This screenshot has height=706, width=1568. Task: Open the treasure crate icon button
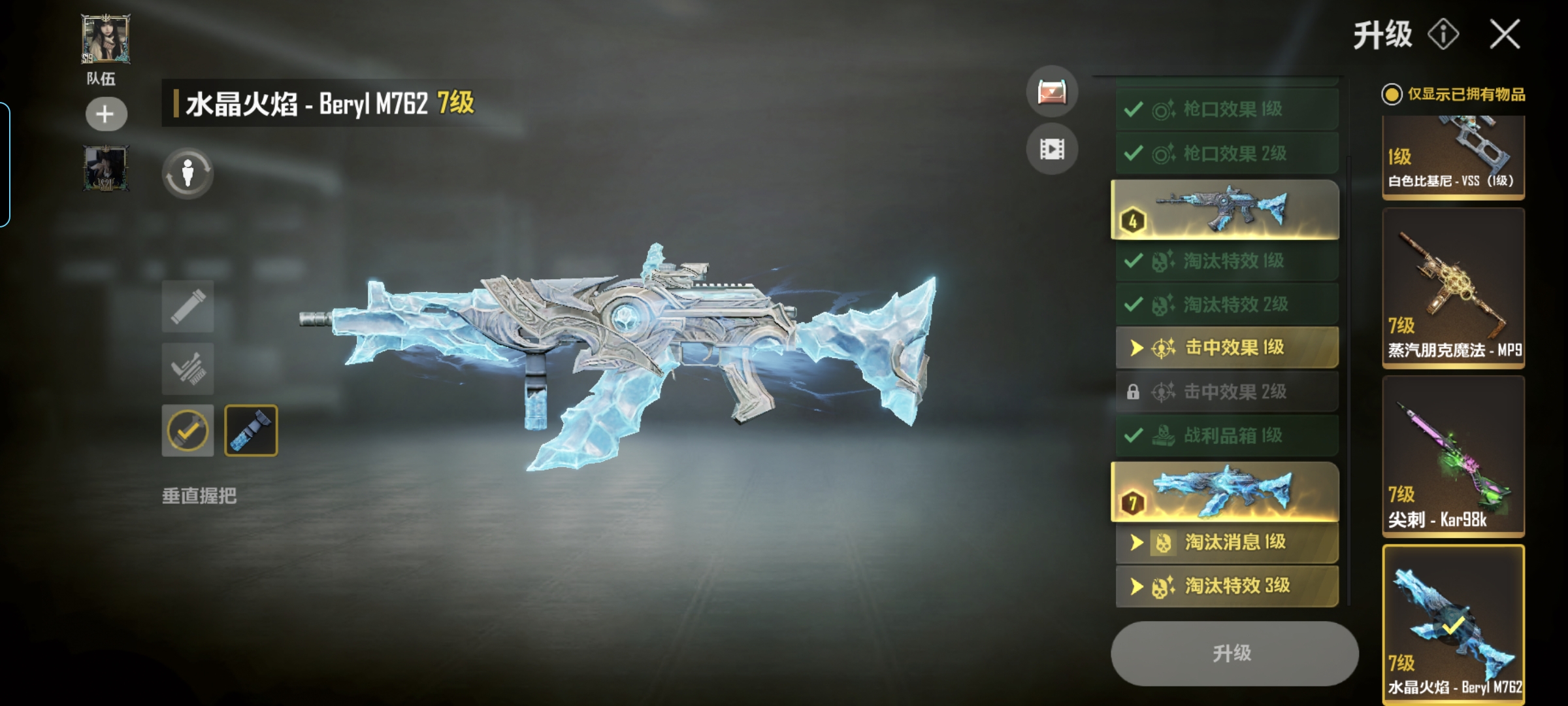[x=1052, y=92]
